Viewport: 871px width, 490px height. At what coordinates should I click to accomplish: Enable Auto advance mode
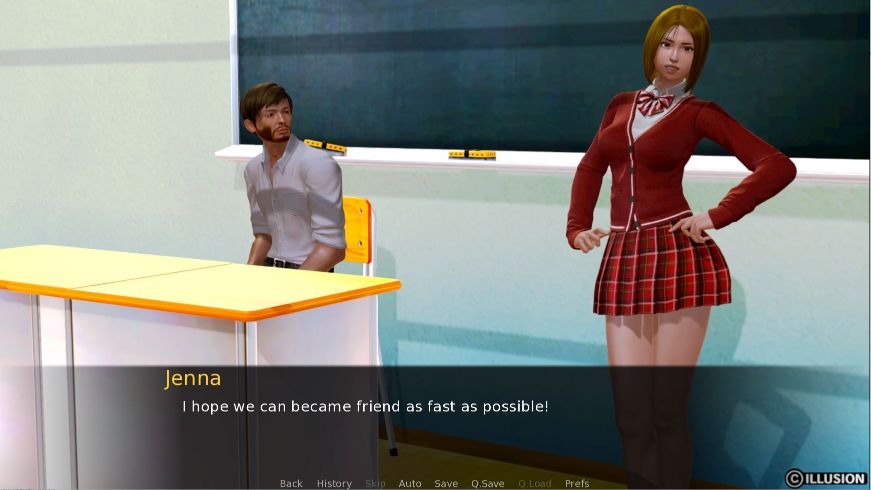(410, 484)
